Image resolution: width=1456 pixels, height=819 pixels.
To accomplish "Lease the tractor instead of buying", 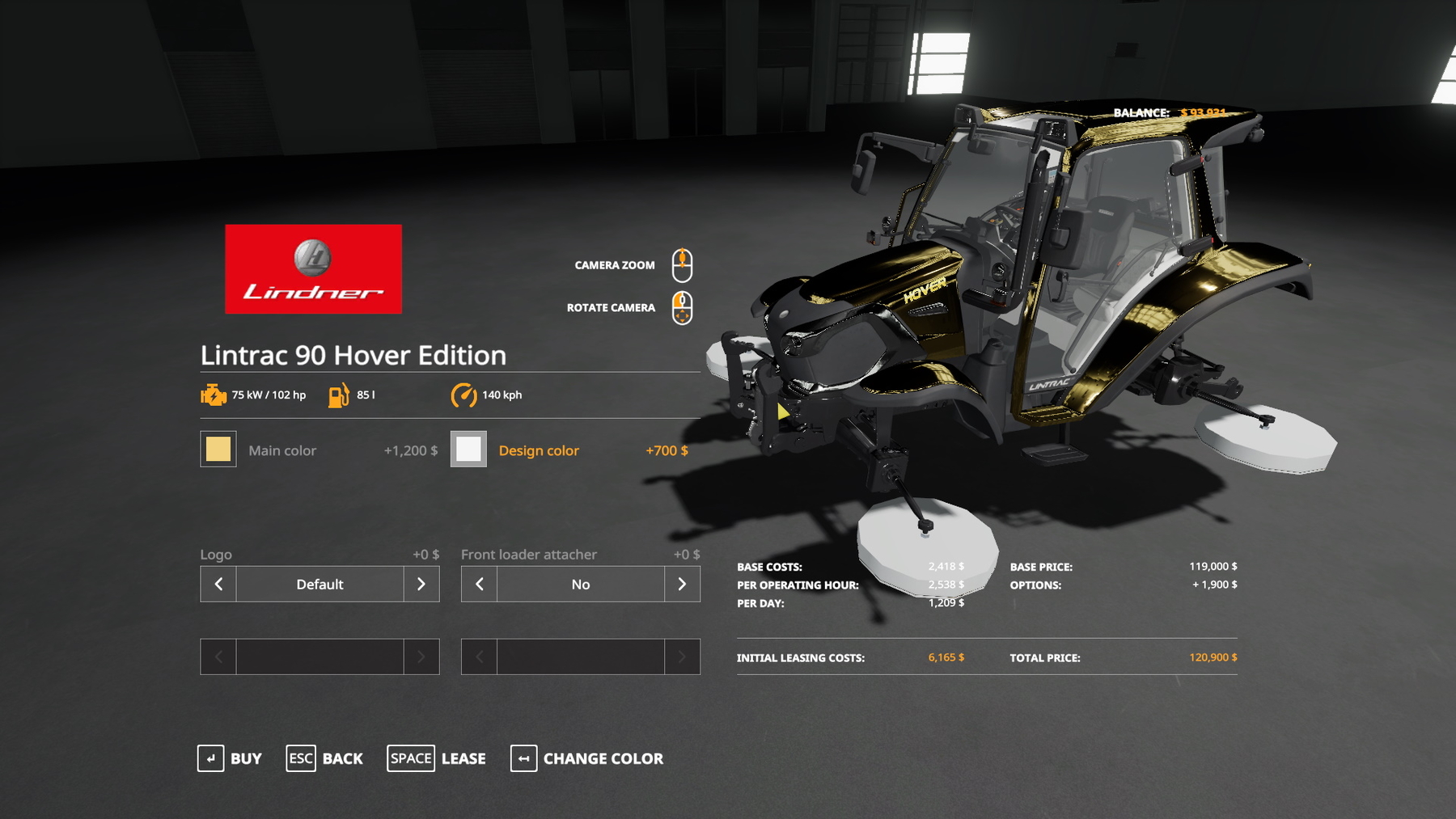I will 437,758.
